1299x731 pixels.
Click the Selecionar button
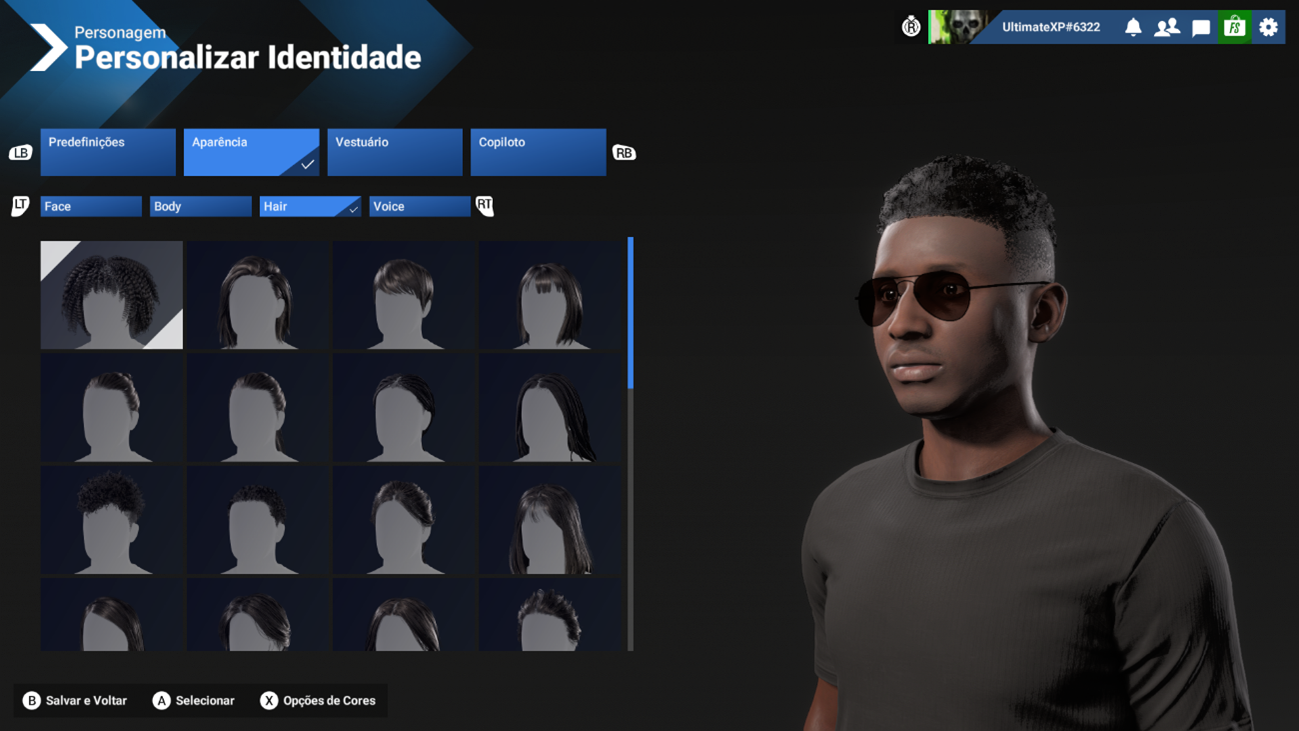pos(194,701)
